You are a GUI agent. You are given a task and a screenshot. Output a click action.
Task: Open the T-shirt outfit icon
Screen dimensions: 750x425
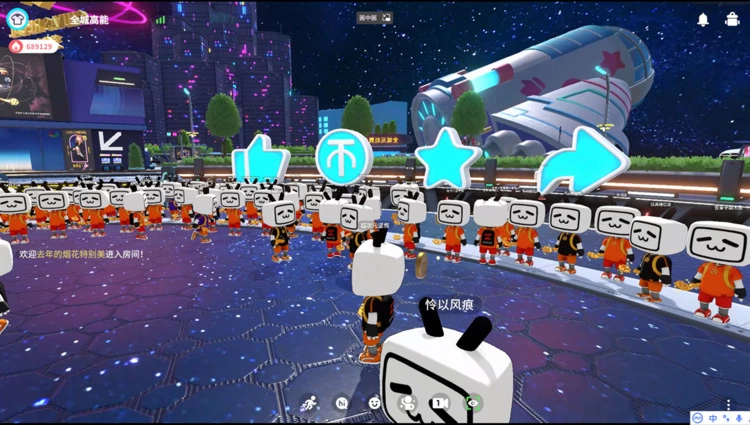click(17, 18)
